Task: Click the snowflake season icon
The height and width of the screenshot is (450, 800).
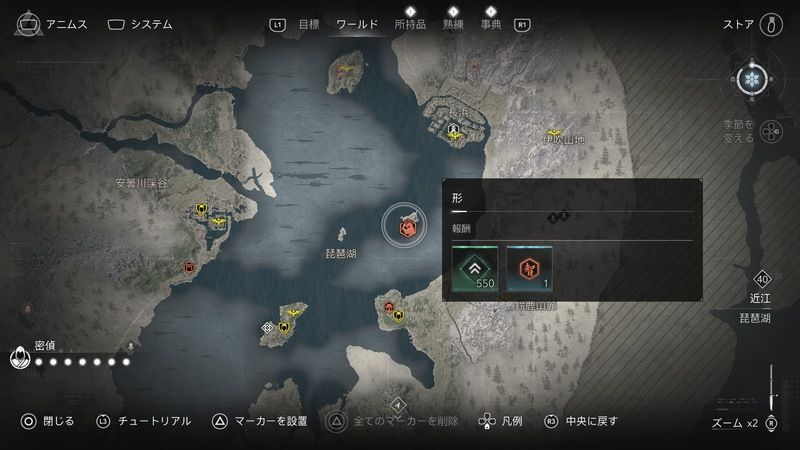Action: (x=753, y=80)
